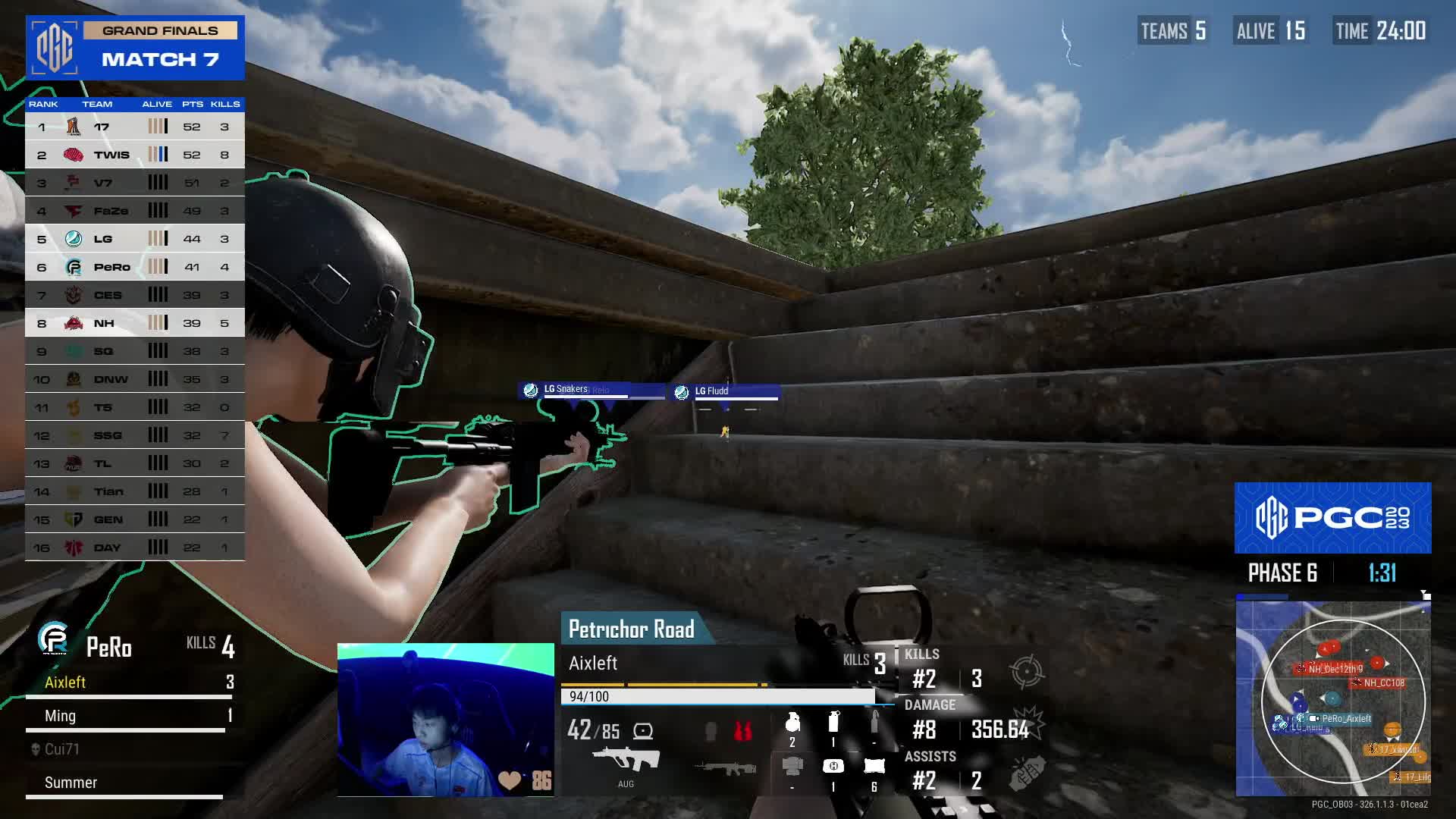Select the LG team leaderboard row
1456x819 pixels.
(135, 239)
